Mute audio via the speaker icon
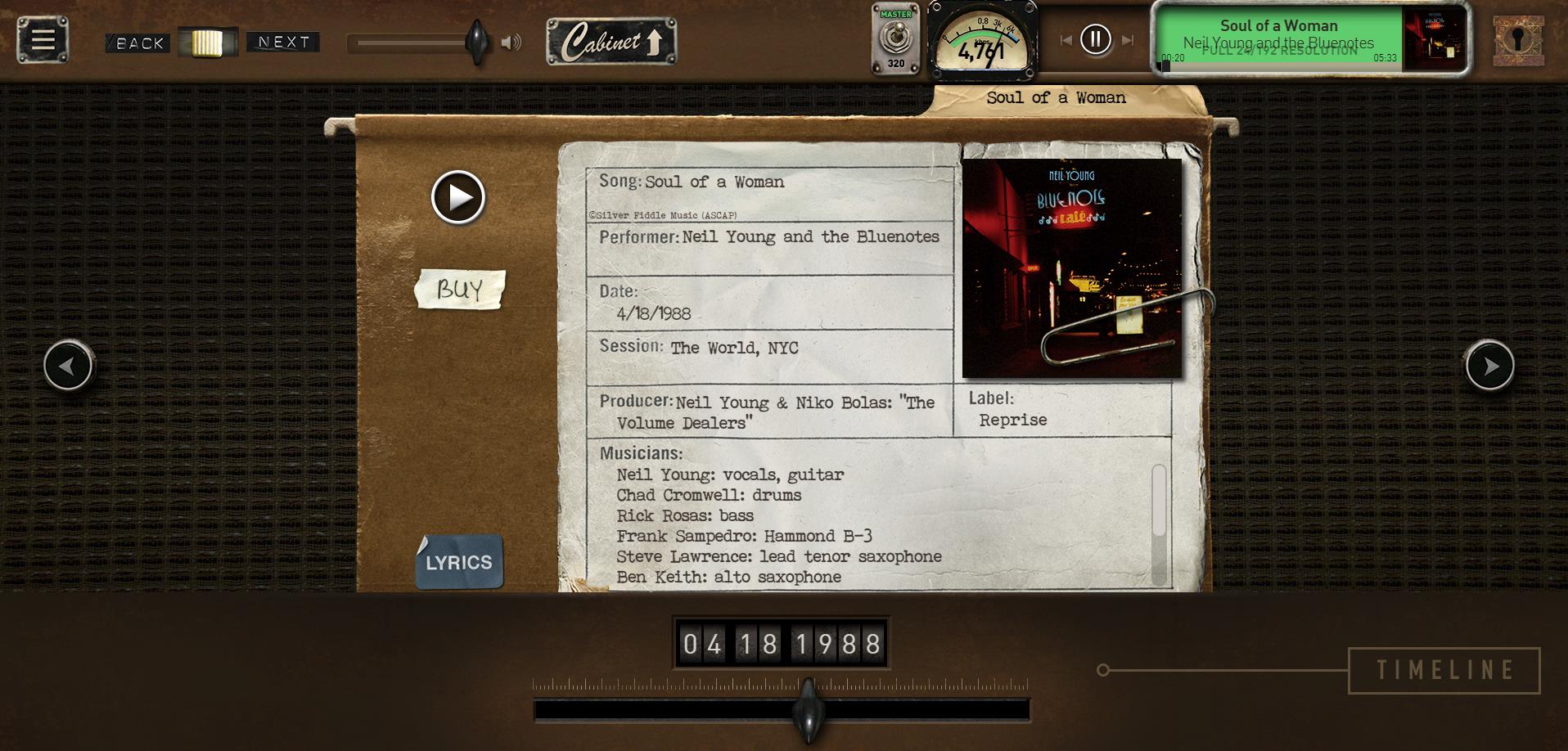Viewport: 1568px width, 751px height. click(511, 43)
